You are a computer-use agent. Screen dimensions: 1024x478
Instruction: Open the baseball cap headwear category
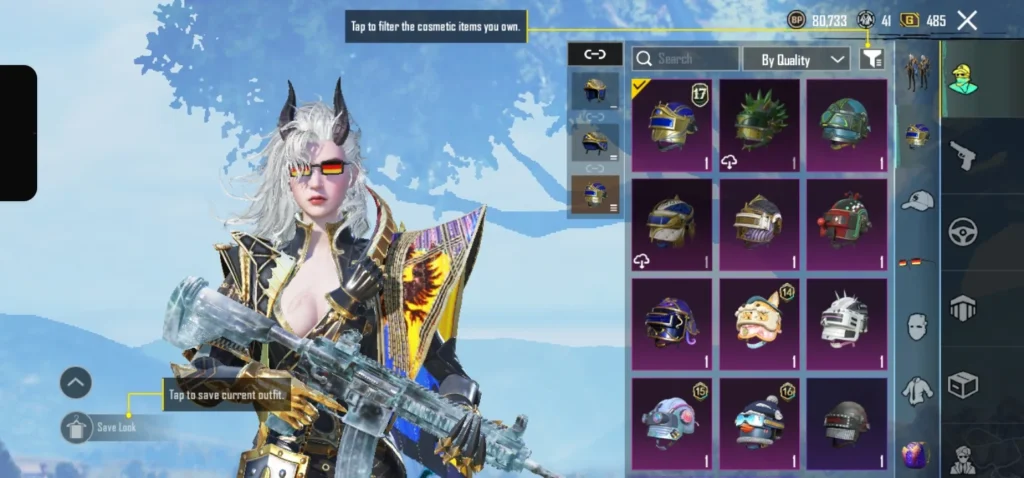(x=917, y=200)
